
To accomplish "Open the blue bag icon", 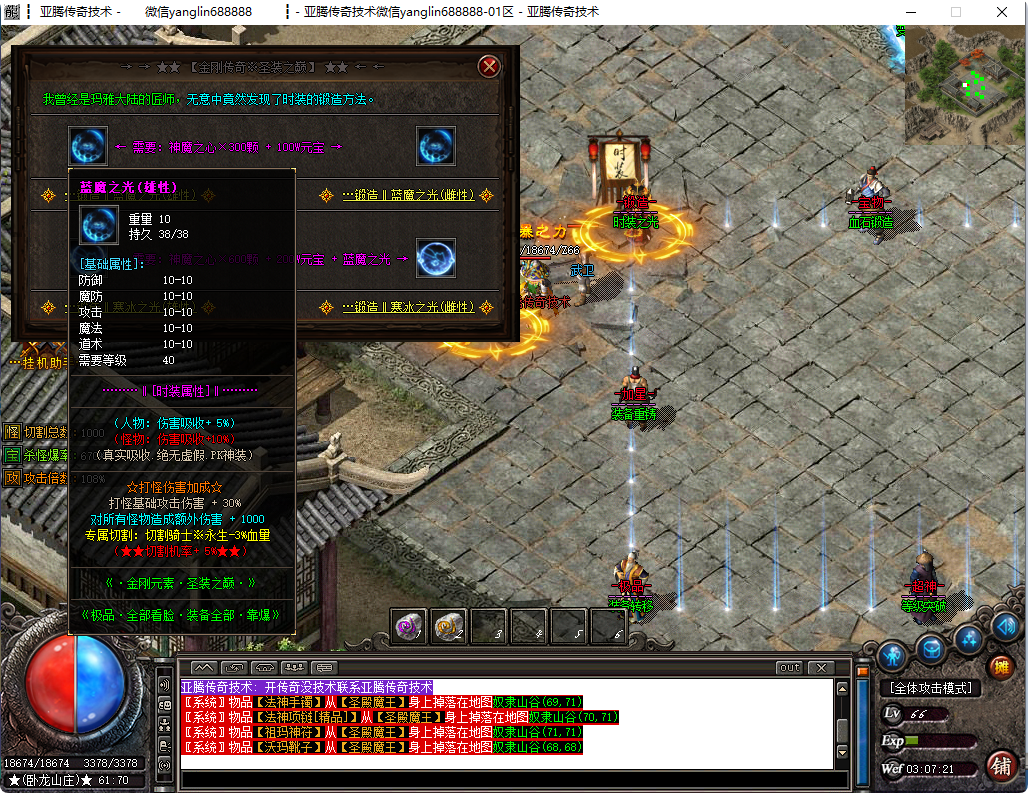I will click(931, 648).
